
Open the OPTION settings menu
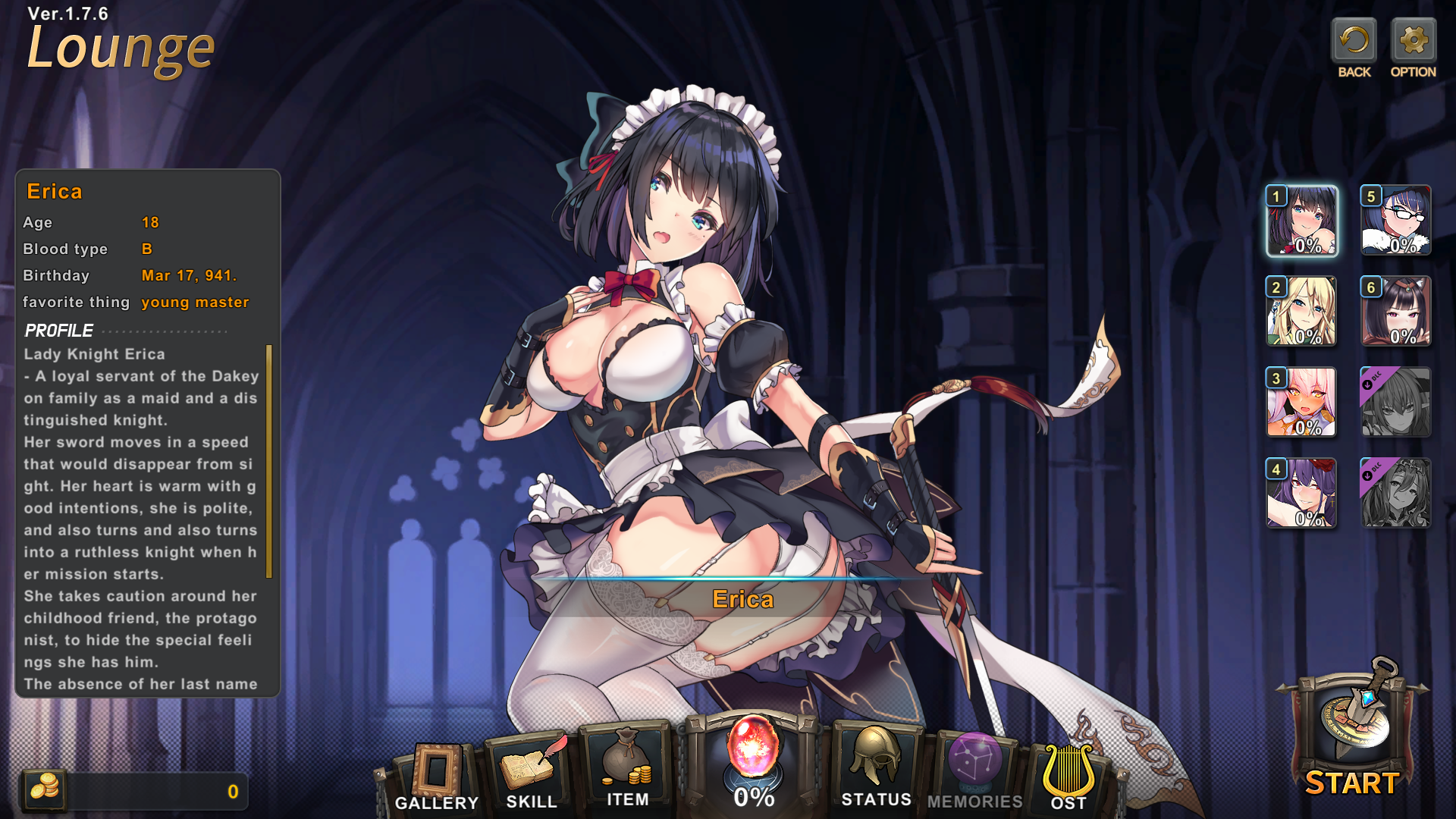1413,43
